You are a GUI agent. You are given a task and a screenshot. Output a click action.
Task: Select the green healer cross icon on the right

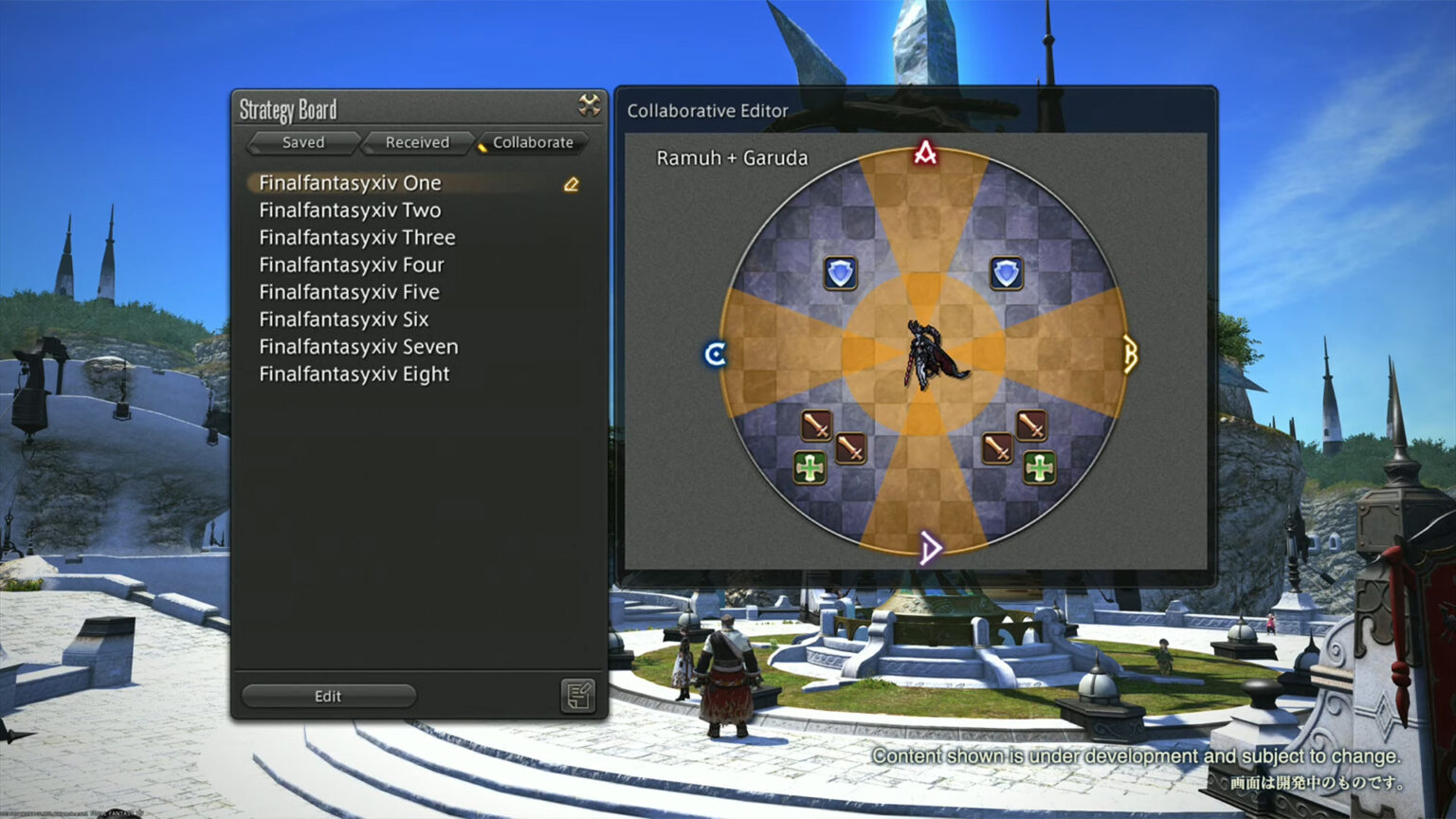[x=1040, y=465]
